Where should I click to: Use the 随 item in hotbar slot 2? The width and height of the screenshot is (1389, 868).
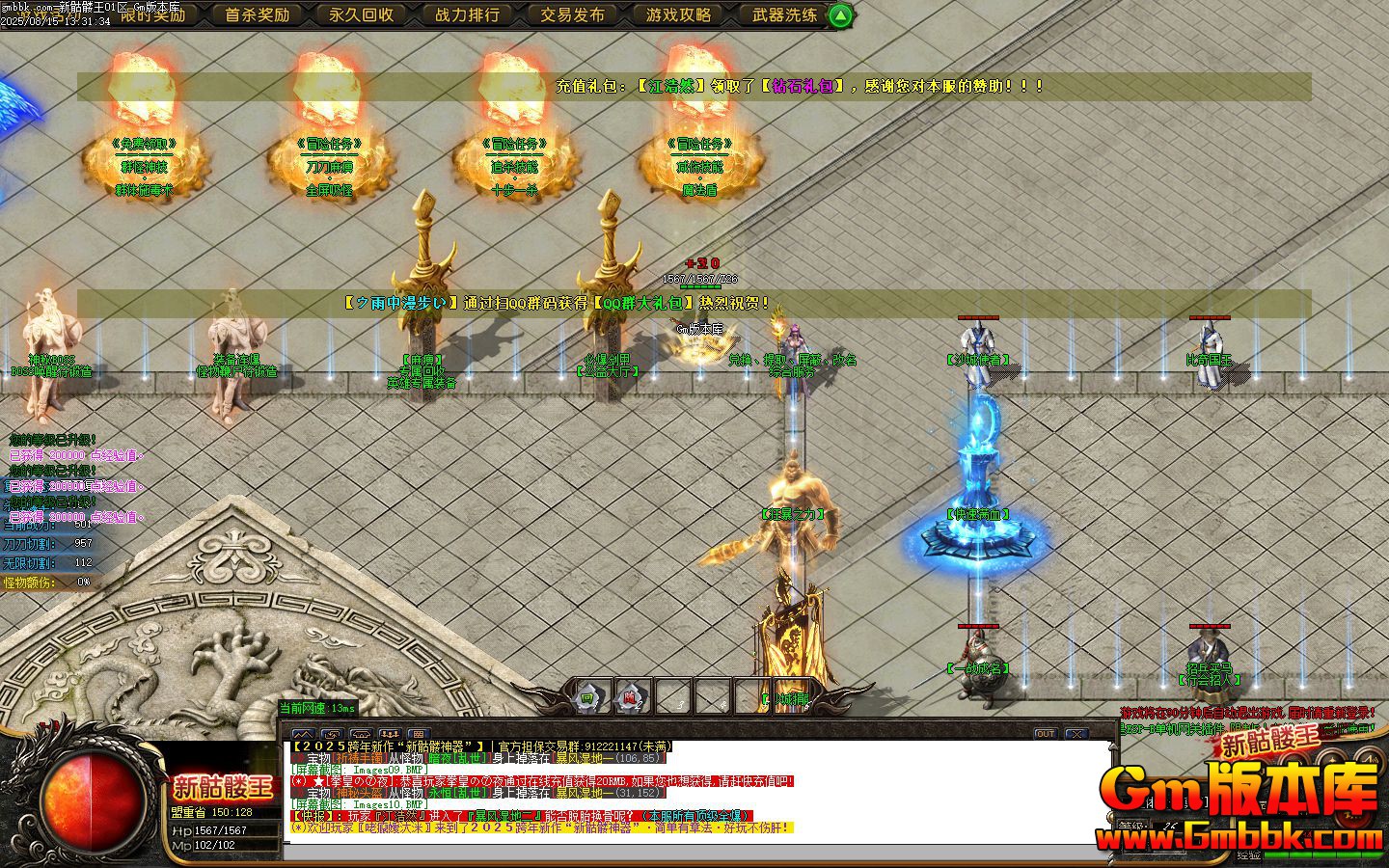(631, 696)
